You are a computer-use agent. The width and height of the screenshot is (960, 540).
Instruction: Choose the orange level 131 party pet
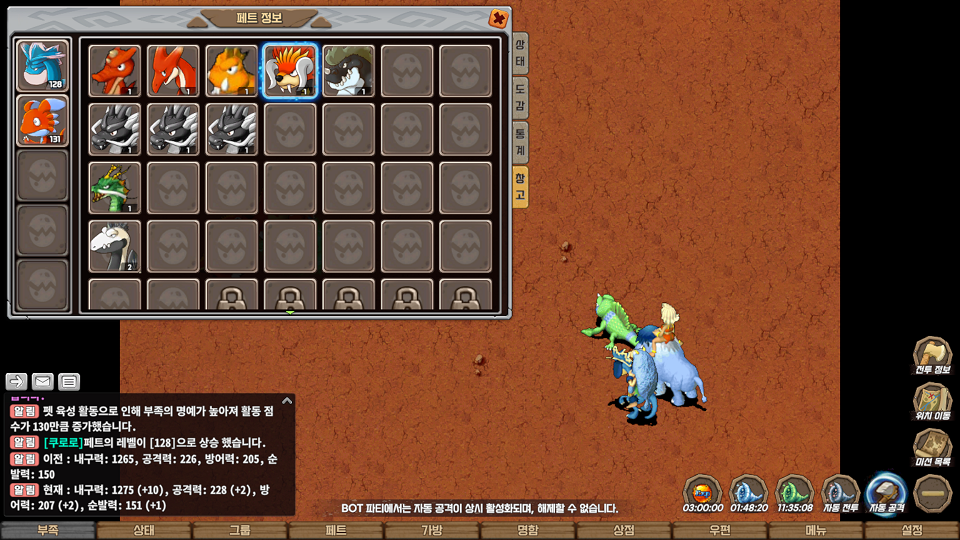click(43, 120)
